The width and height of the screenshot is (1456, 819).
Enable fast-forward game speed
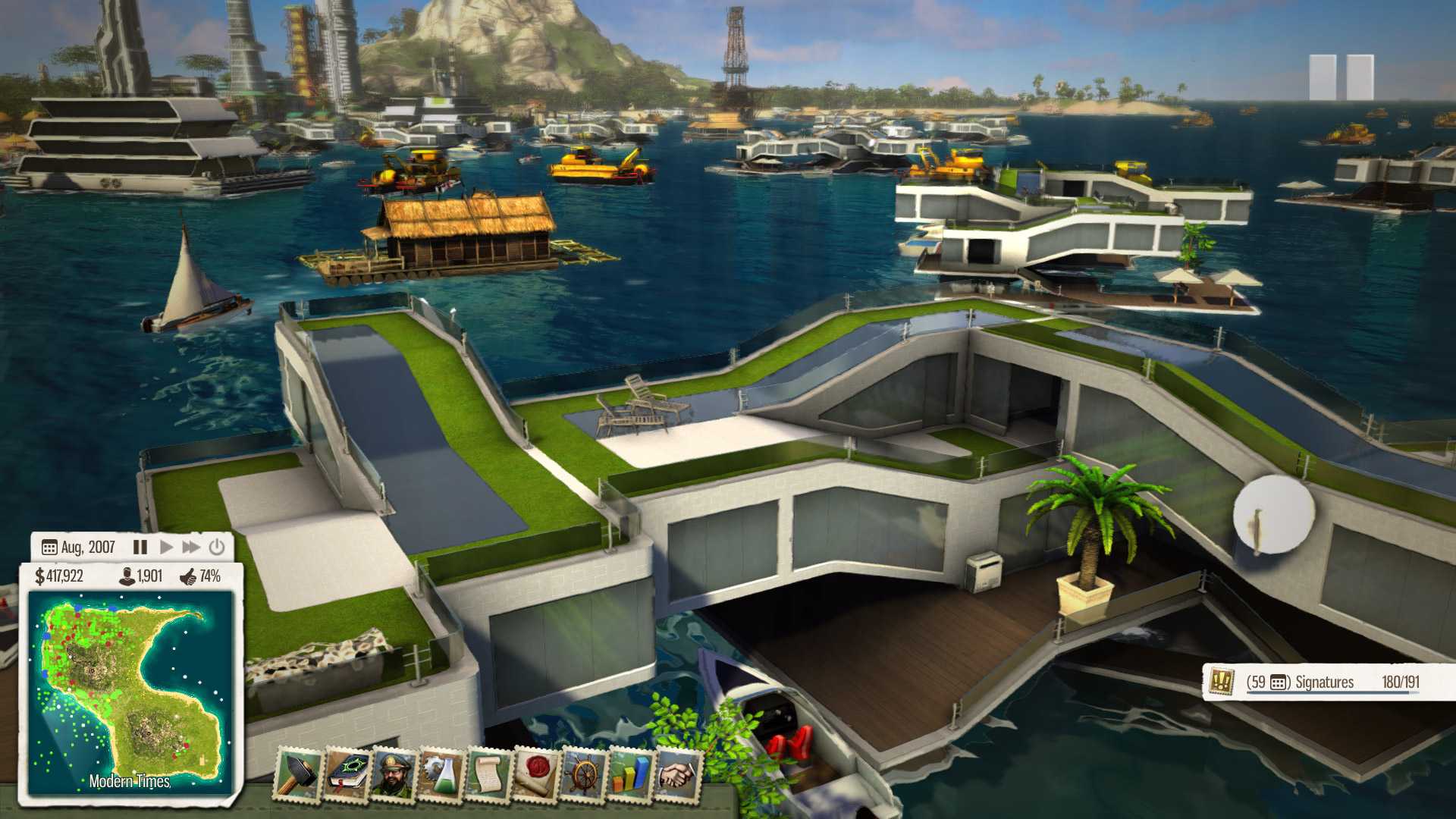pyautogui.click(x=192, y=547)
